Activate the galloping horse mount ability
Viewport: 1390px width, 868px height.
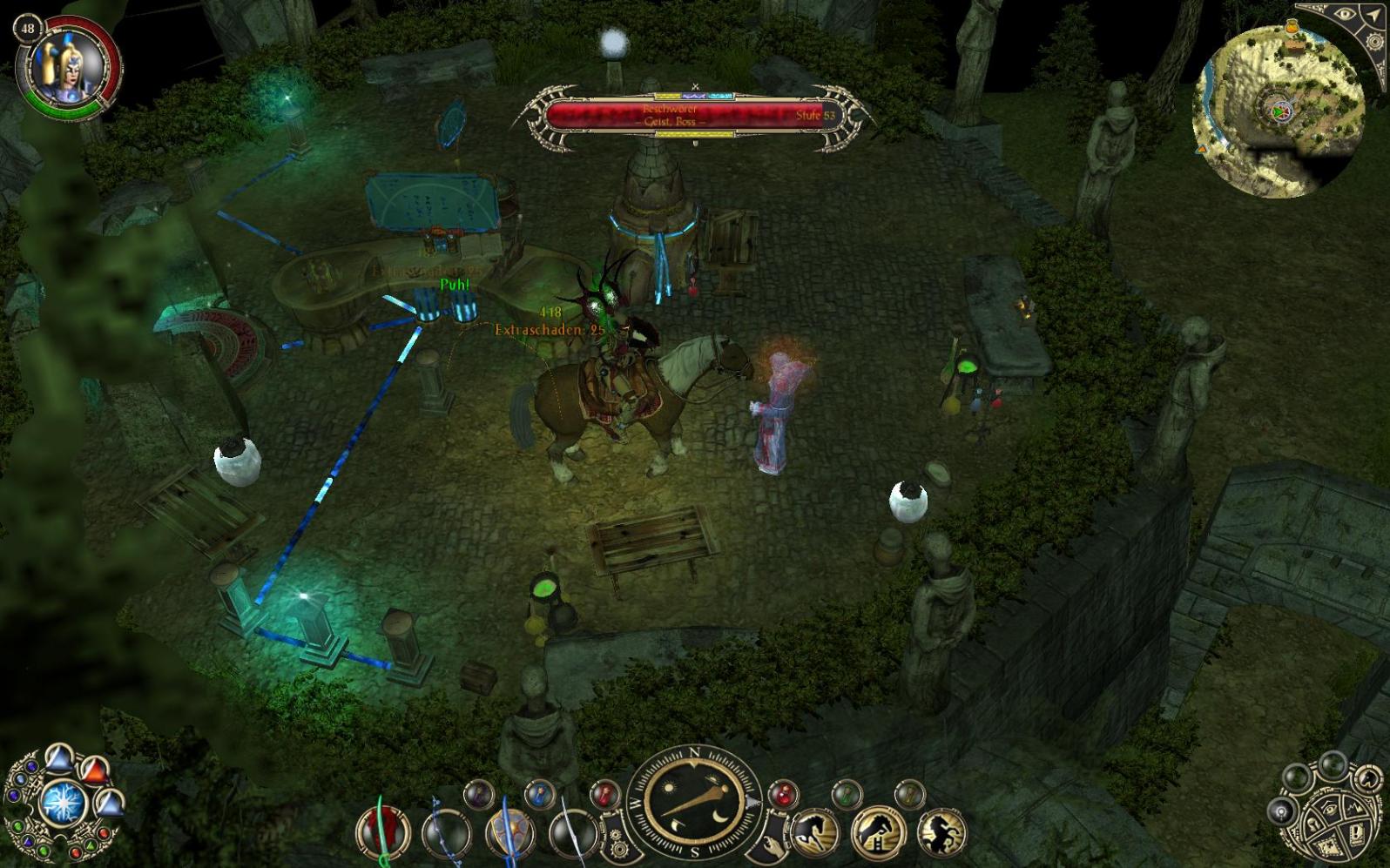pos(815,831)
